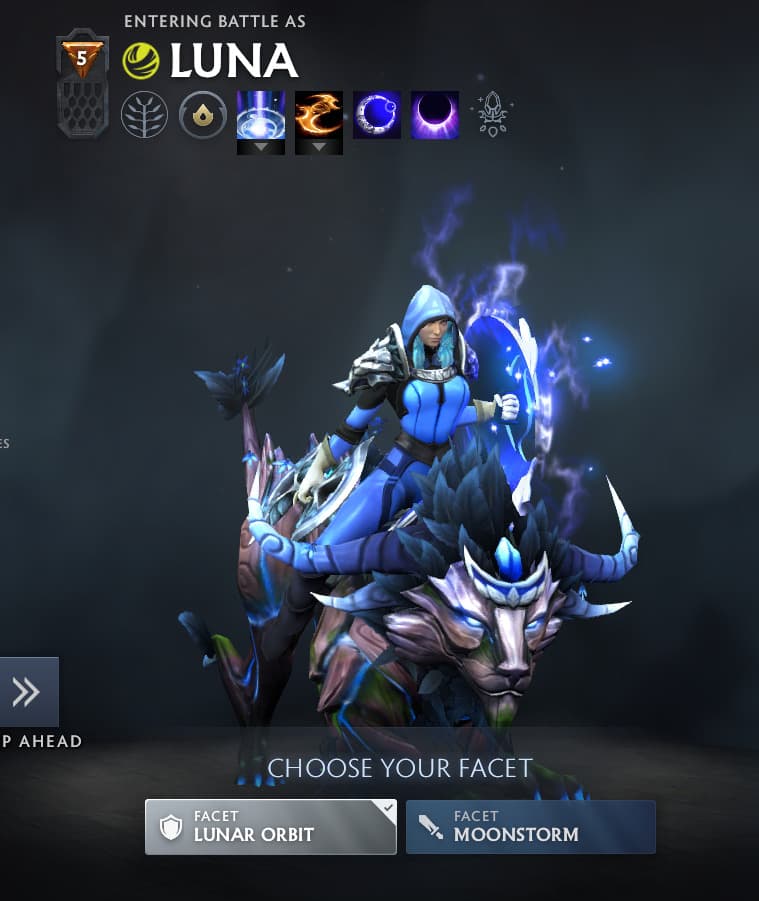View the Lunar Blessing crescent moon icon
This screenshot has height=901, width=759.
click(377, 115)
